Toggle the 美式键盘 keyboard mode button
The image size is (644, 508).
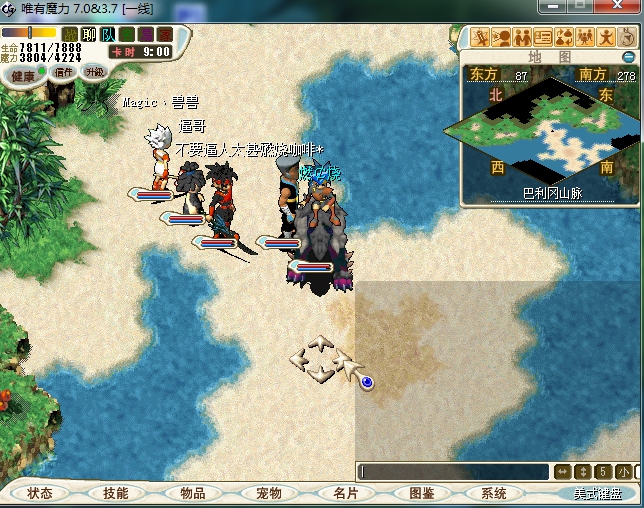[x=597, y=494]
